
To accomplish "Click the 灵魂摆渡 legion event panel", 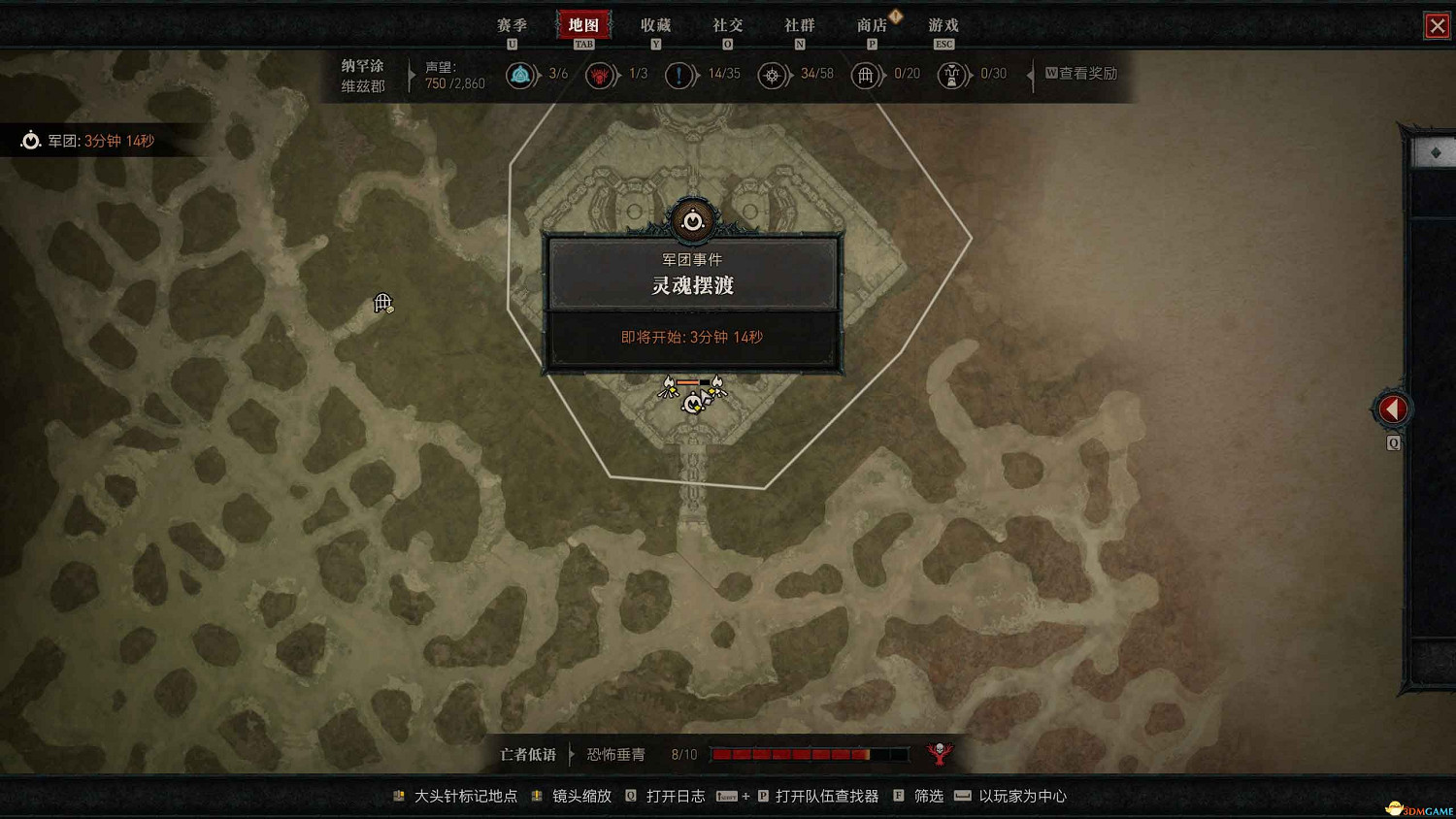I will coord(693,287).
